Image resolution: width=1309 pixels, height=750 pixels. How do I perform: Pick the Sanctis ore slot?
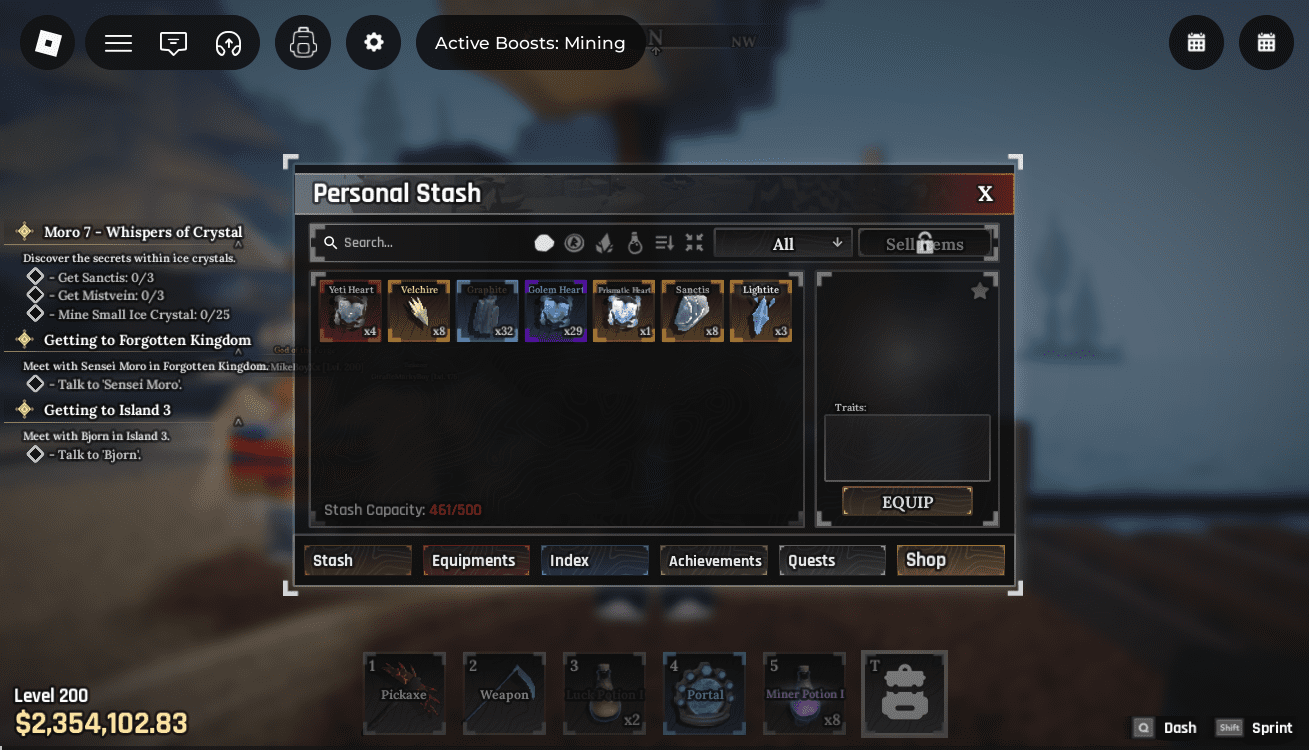(x=692, y=311)
